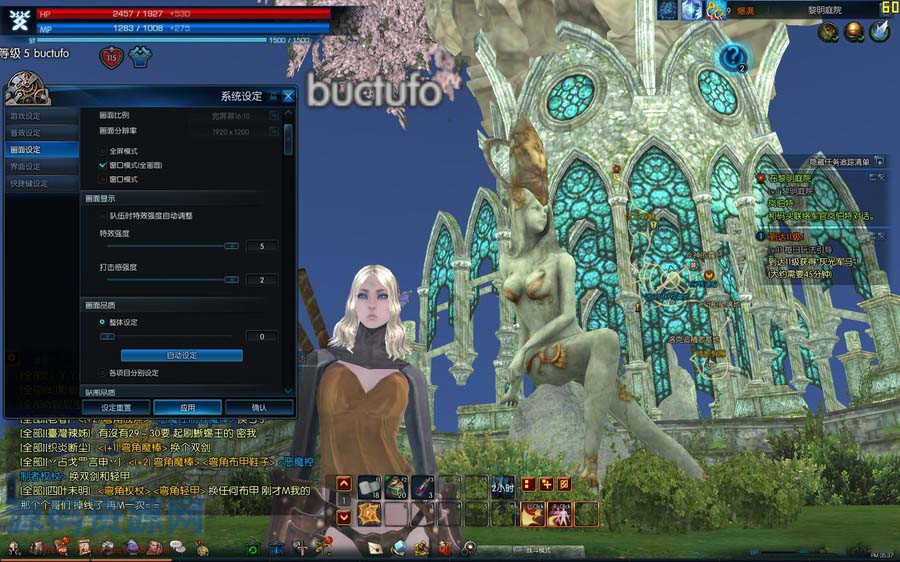Select the 各项目分别设定 radio option

tap(103, 373)
